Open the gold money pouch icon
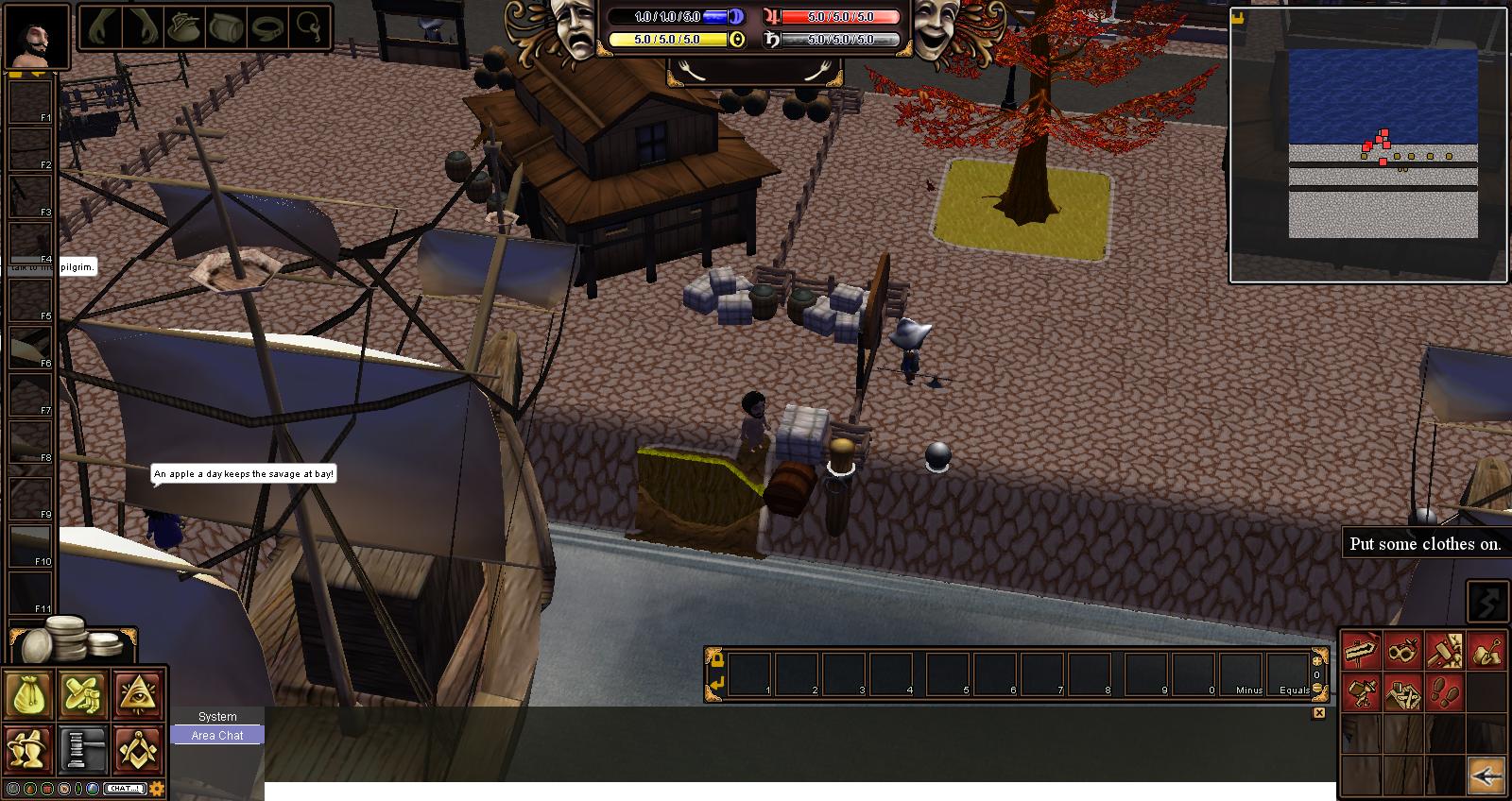Image resolution: width=1512 pixels, height=801 pixels. 28,694
